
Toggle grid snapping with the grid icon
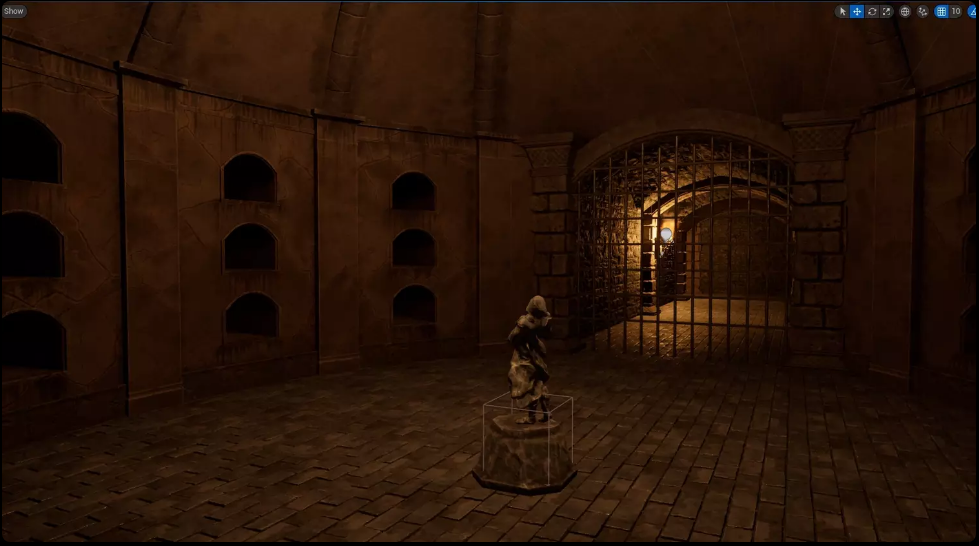coord(941,11)
